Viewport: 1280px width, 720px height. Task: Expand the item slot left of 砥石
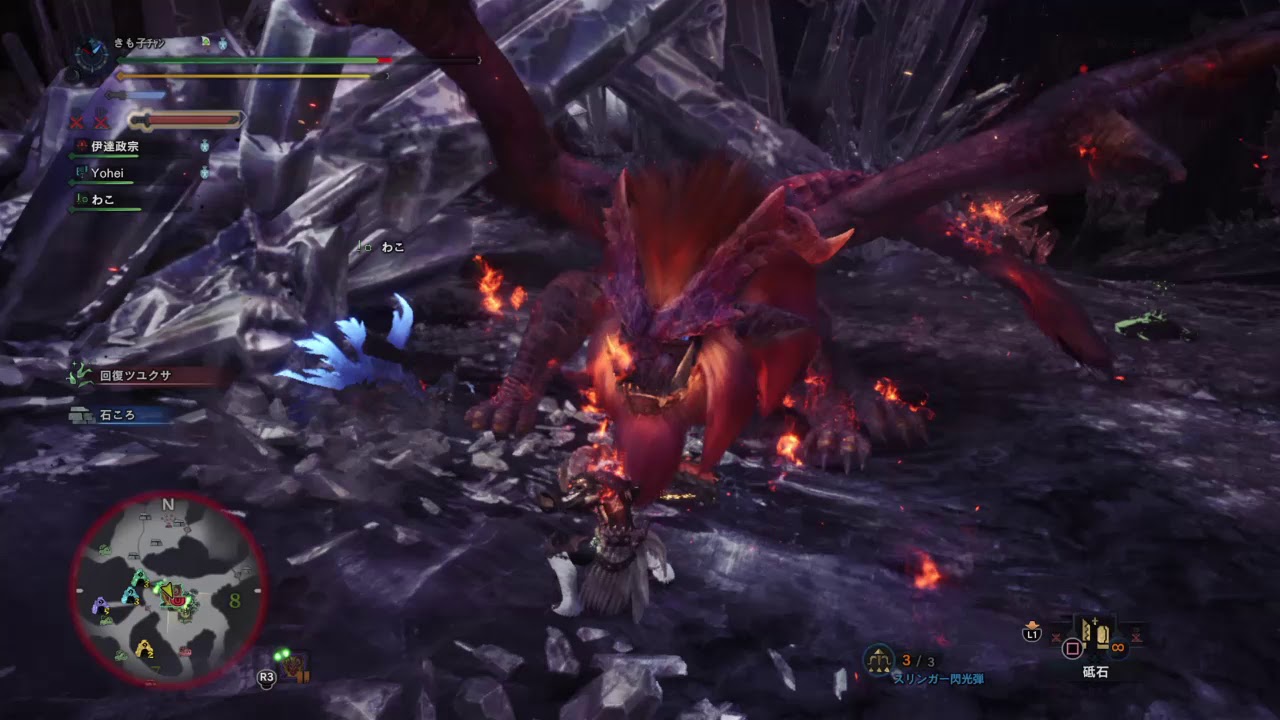tap(1056, 636)
